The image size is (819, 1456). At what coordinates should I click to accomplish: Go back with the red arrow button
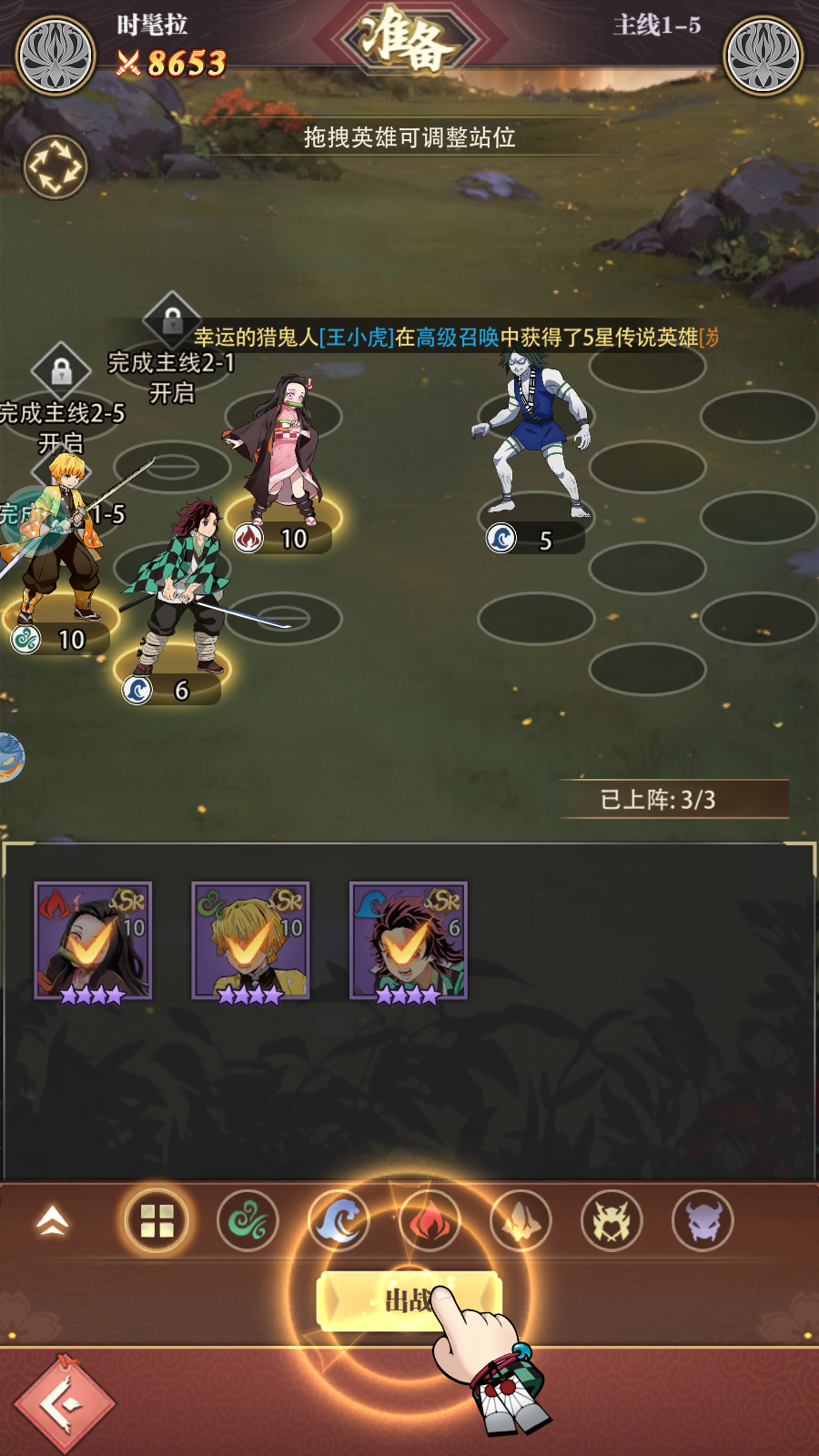65,1403
